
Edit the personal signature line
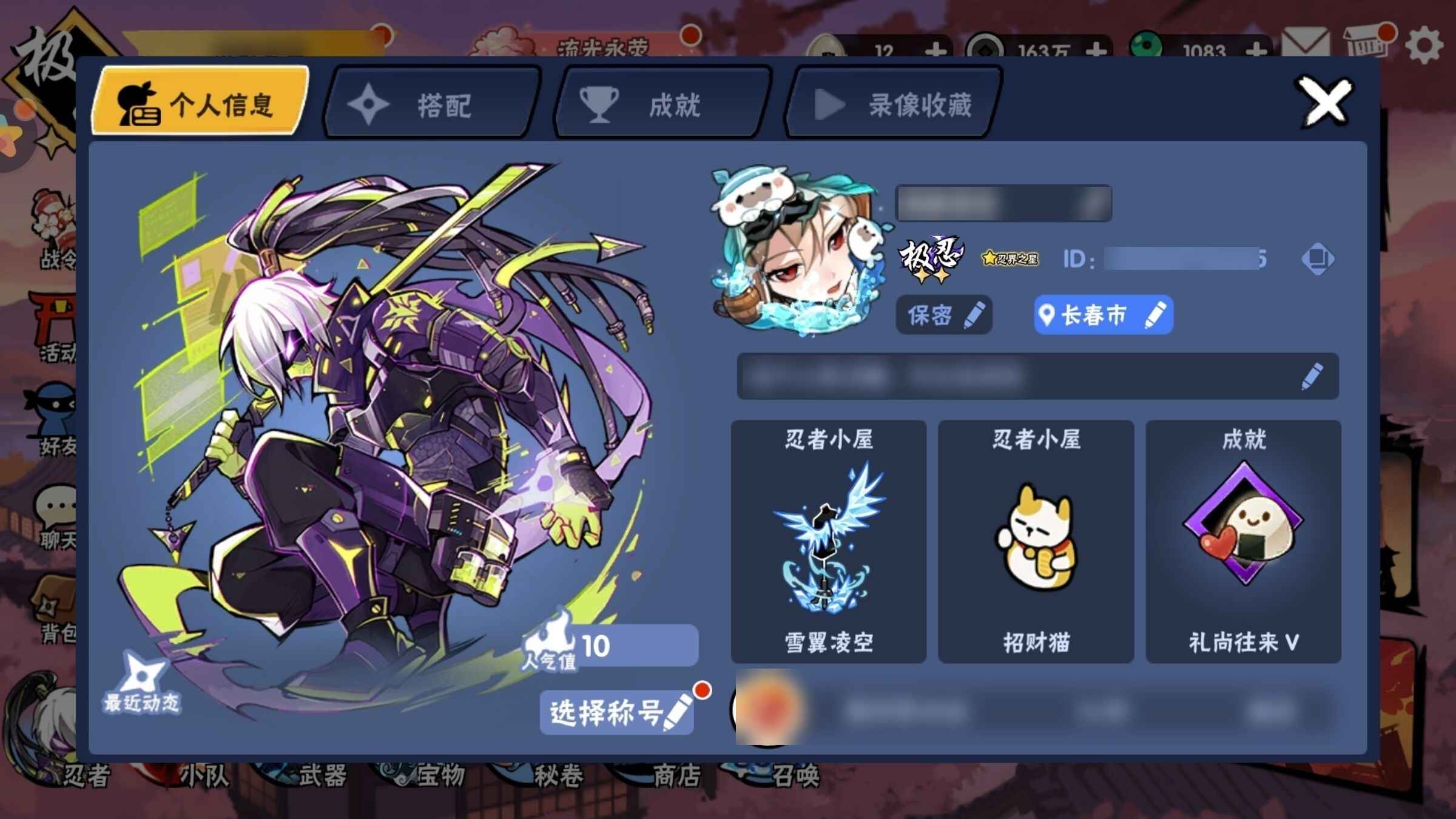(x=1312, y=376)
